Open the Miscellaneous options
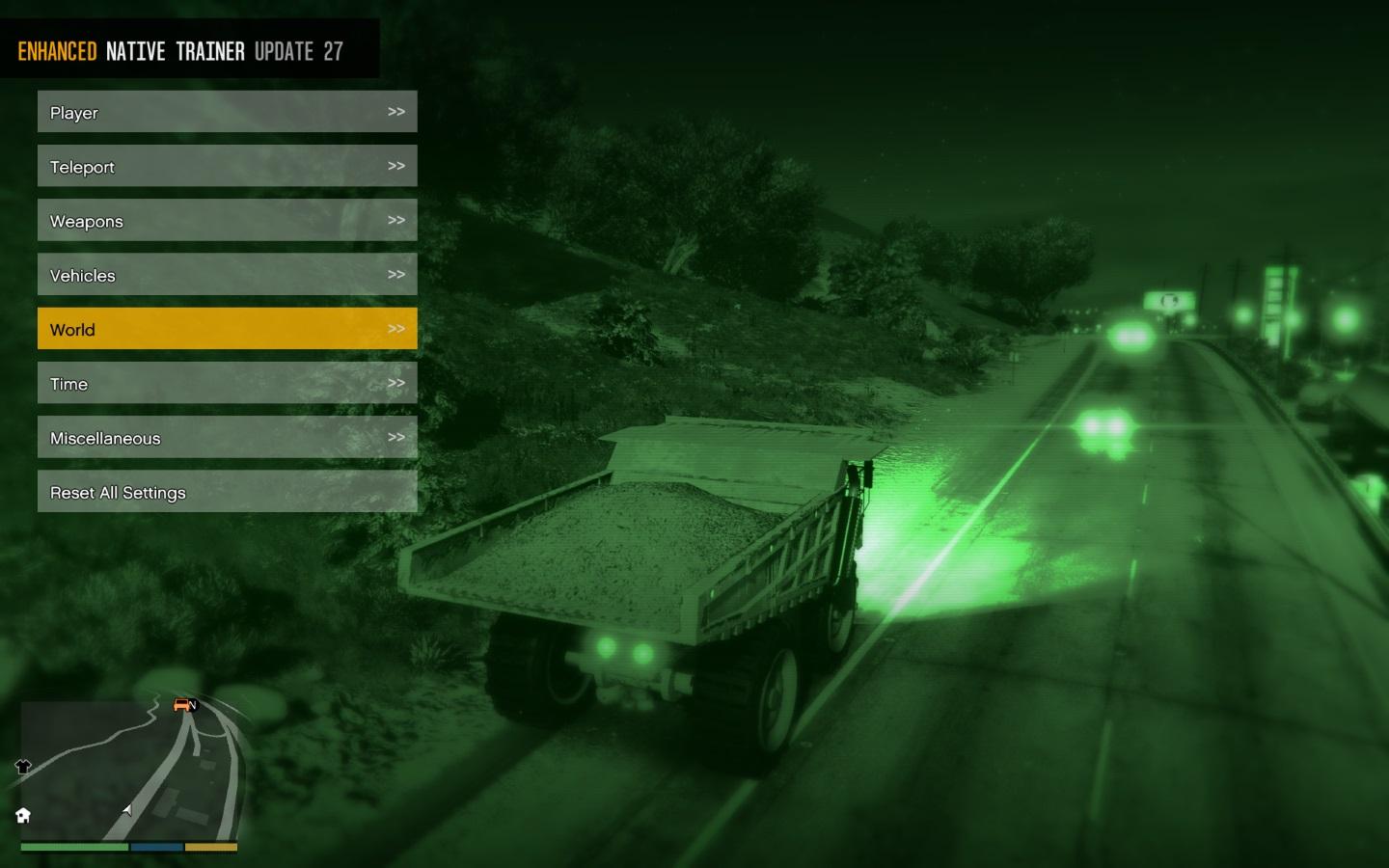Screen dimensions: 1389x868 [x=227, y=438]
